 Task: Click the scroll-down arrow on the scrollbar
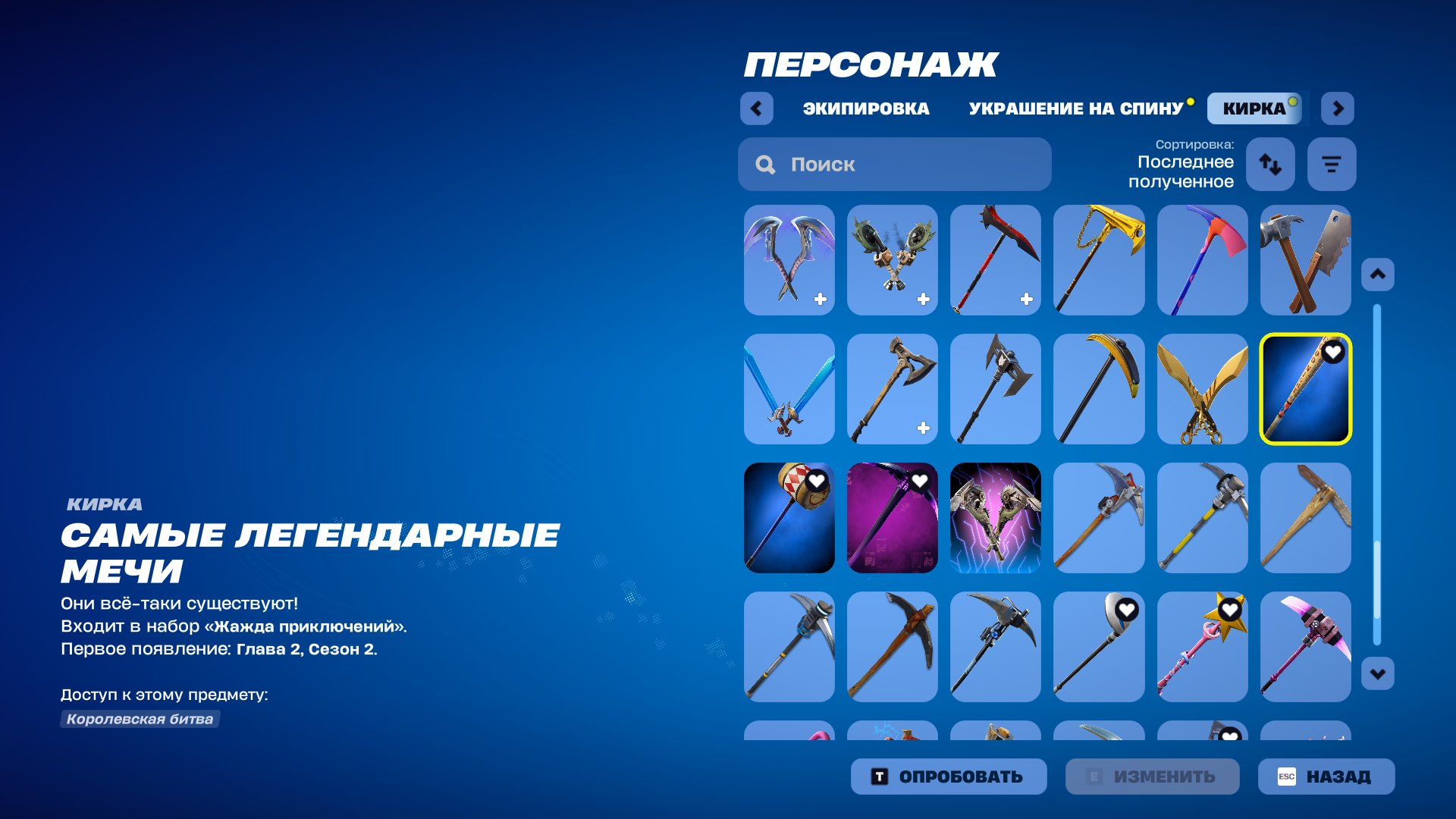[1378, 671]
